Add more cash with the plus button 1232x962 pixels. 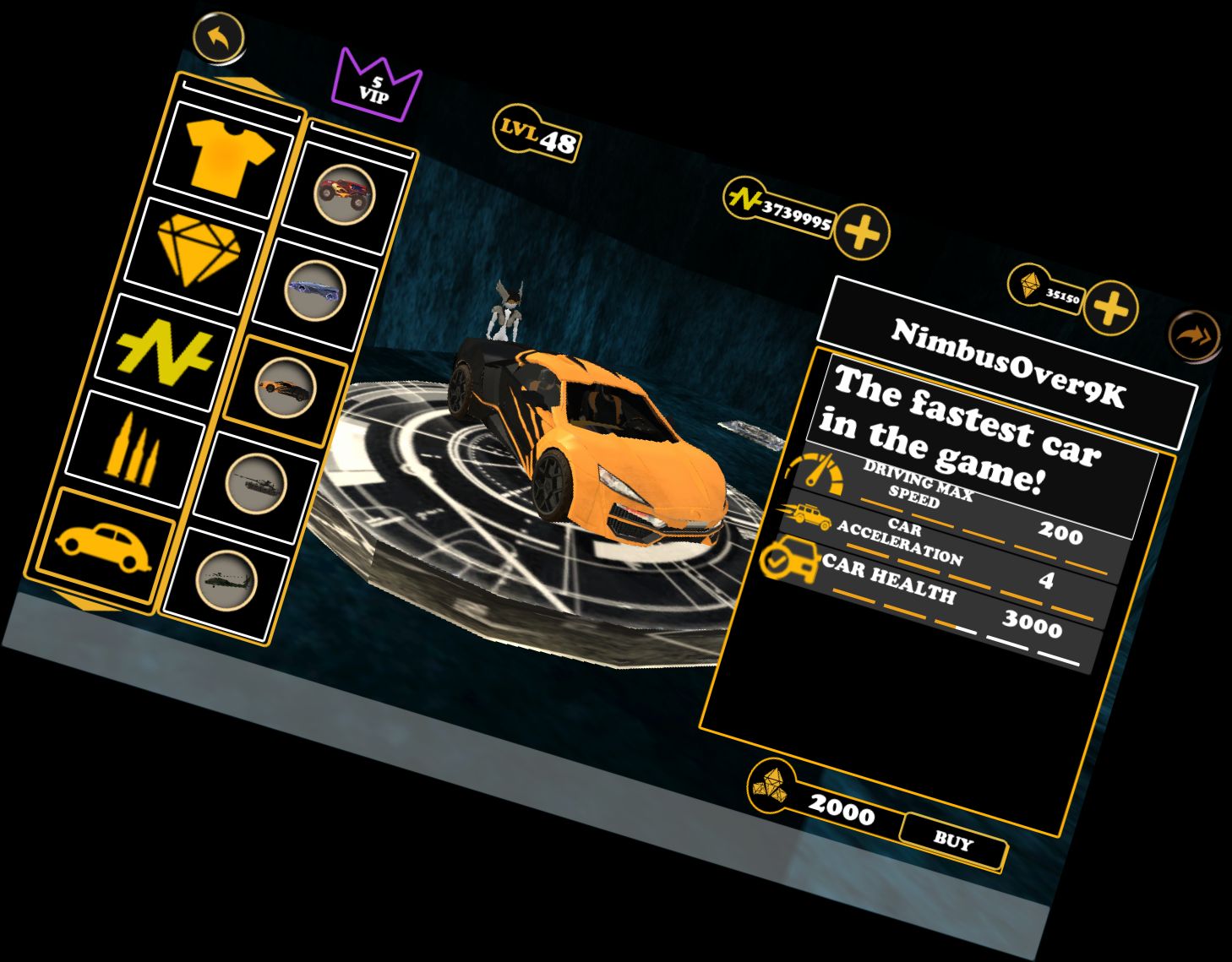pyautogui.click(x=862, y=231)
